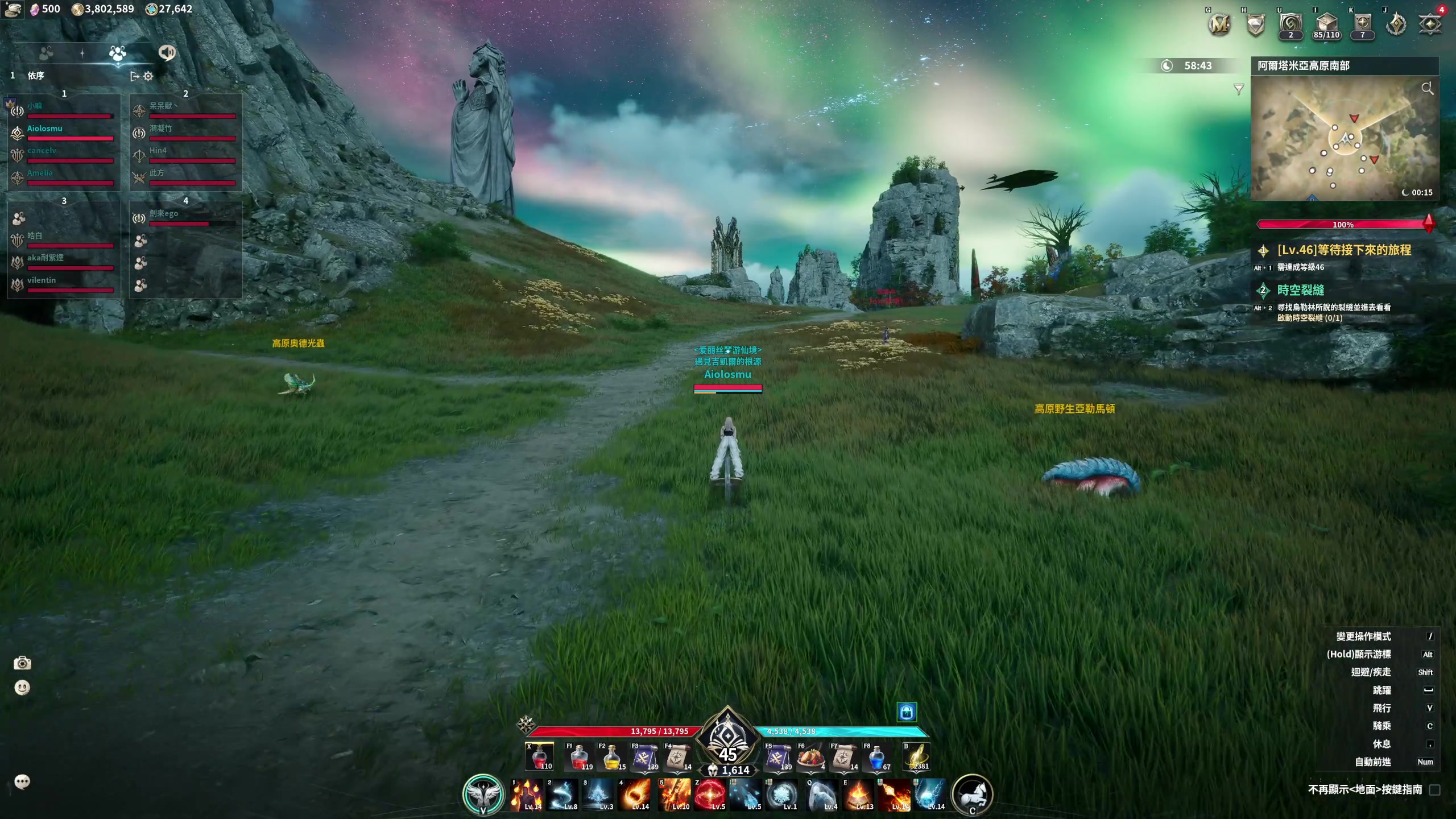Click the horse mount button
Viewport: 1456px width, 819px height.
click(972, 794)
